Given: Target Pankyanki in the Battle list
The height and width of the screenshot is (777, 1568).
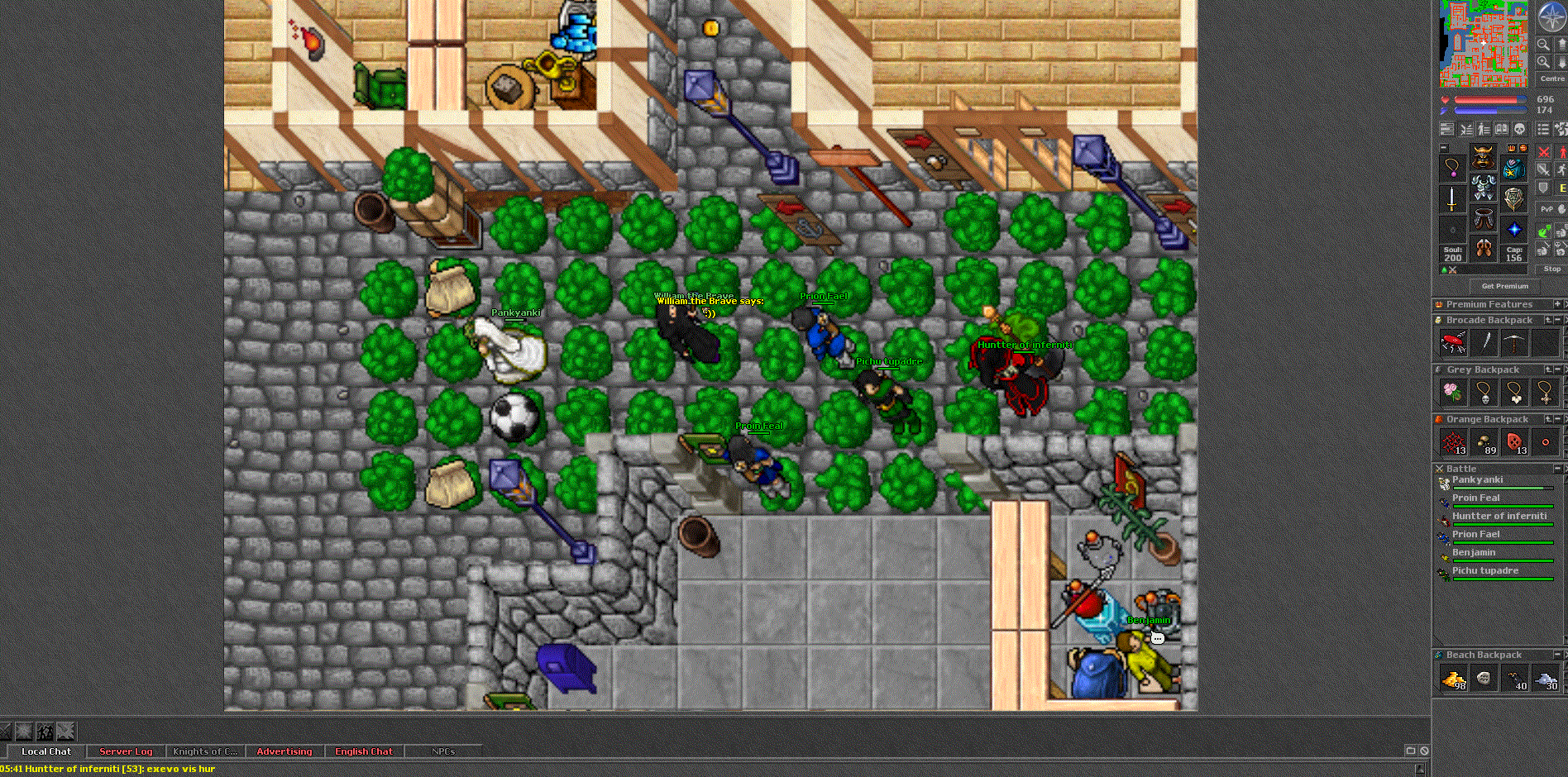Looking at the screenshot, I should pyautogui.click(x=1477, y=480).
